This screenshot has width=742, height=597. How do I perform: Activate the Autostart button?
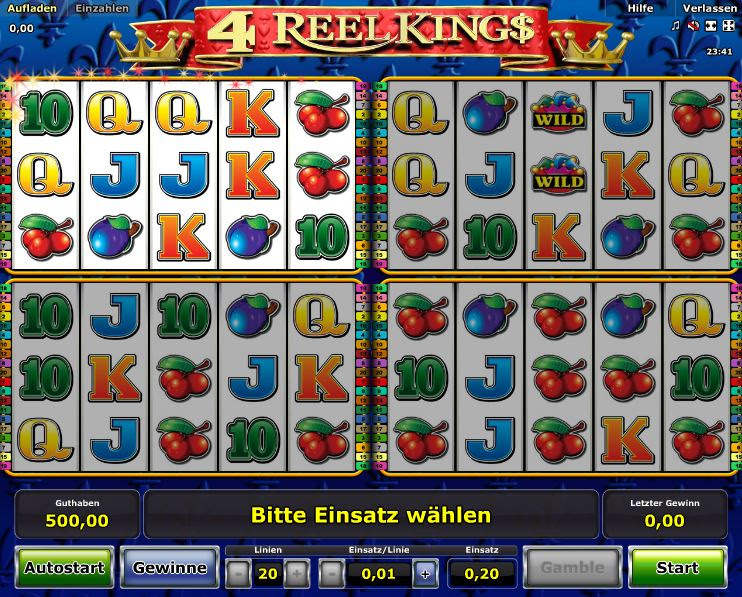[x=64, y=568]
